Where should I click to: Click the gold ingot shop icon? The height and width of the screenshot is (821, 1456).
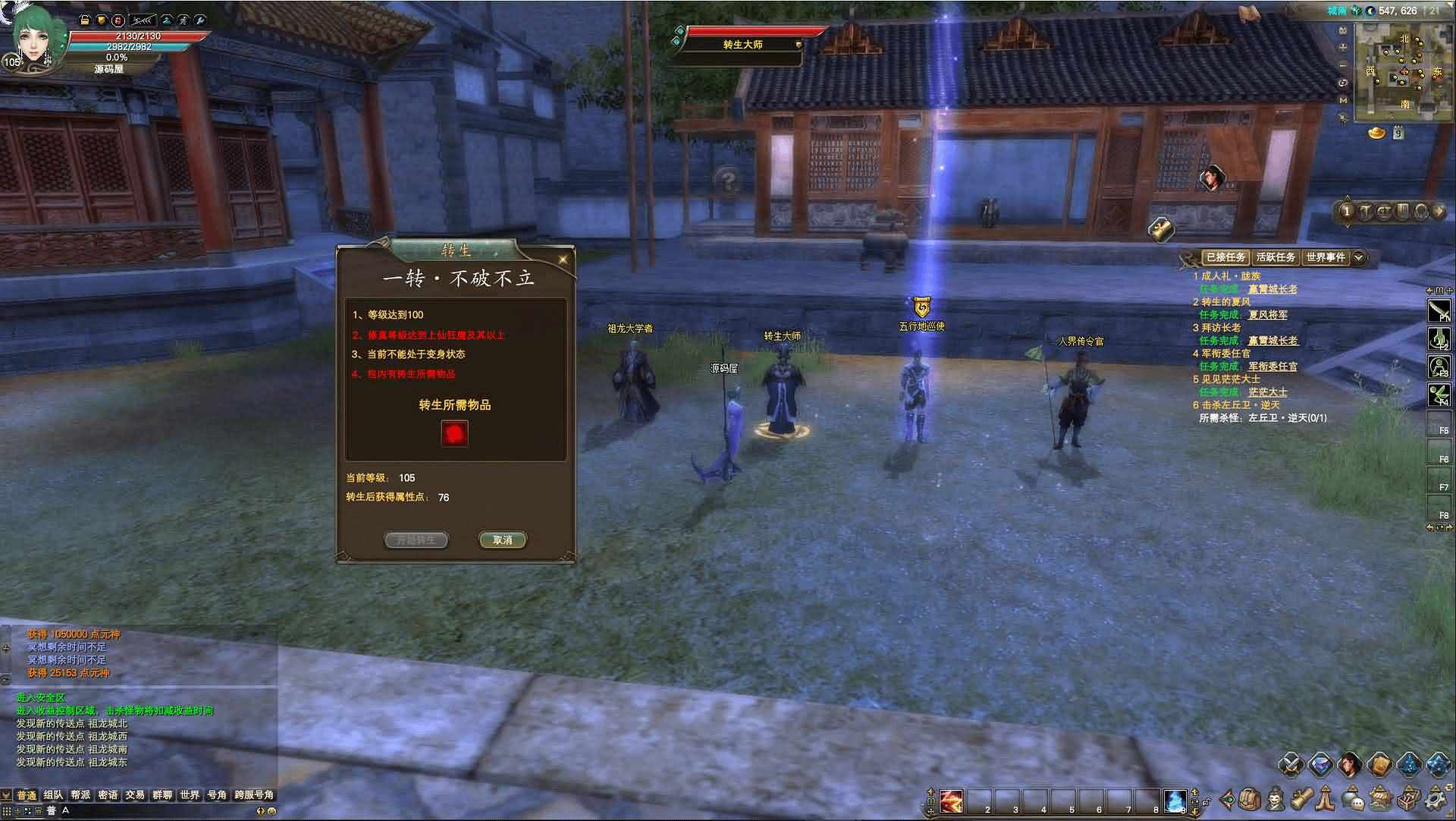(x=1376, y=134)
